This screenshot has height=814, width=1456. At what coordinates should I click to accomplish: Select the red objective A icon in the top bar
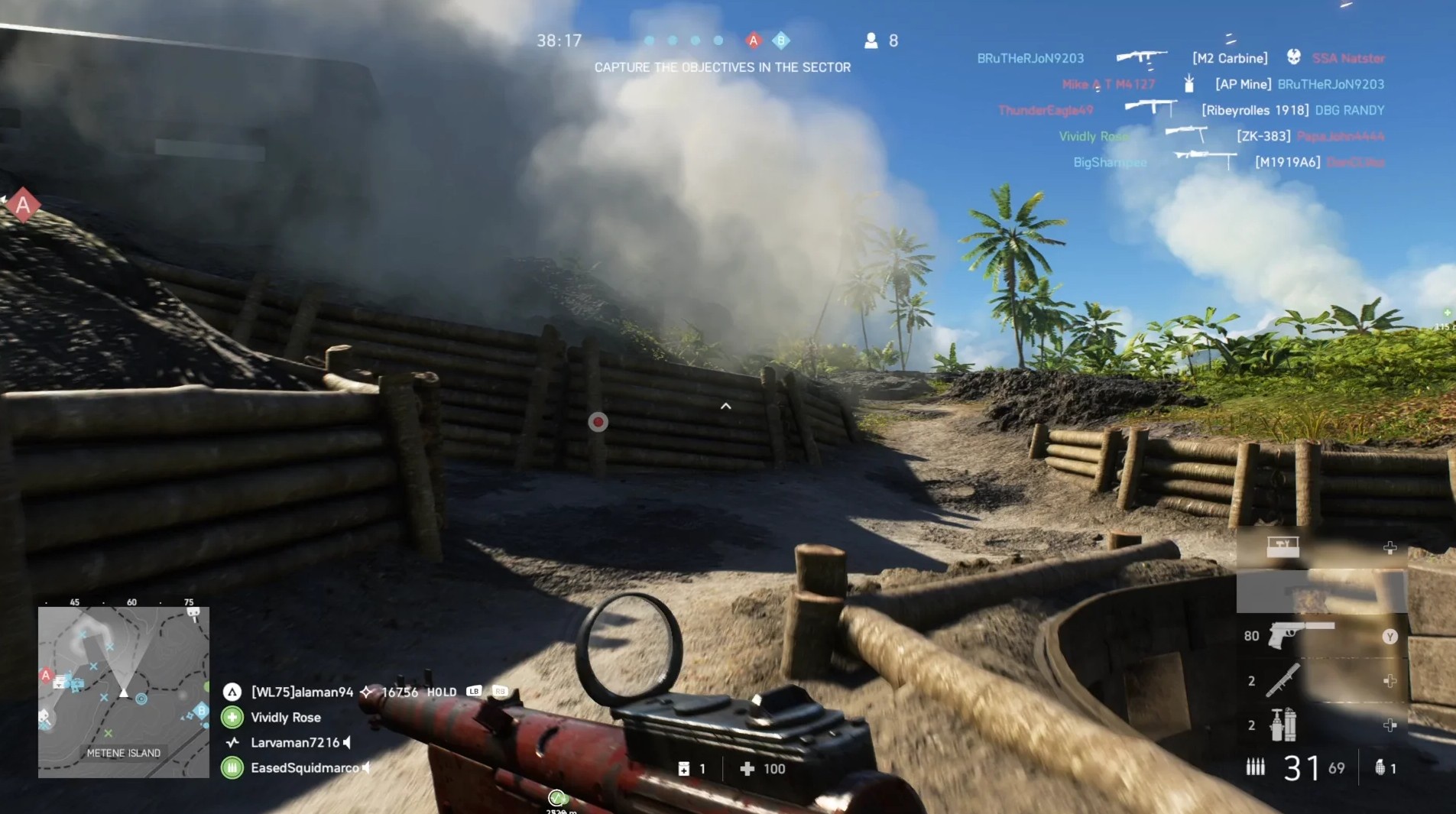[754, 41]
